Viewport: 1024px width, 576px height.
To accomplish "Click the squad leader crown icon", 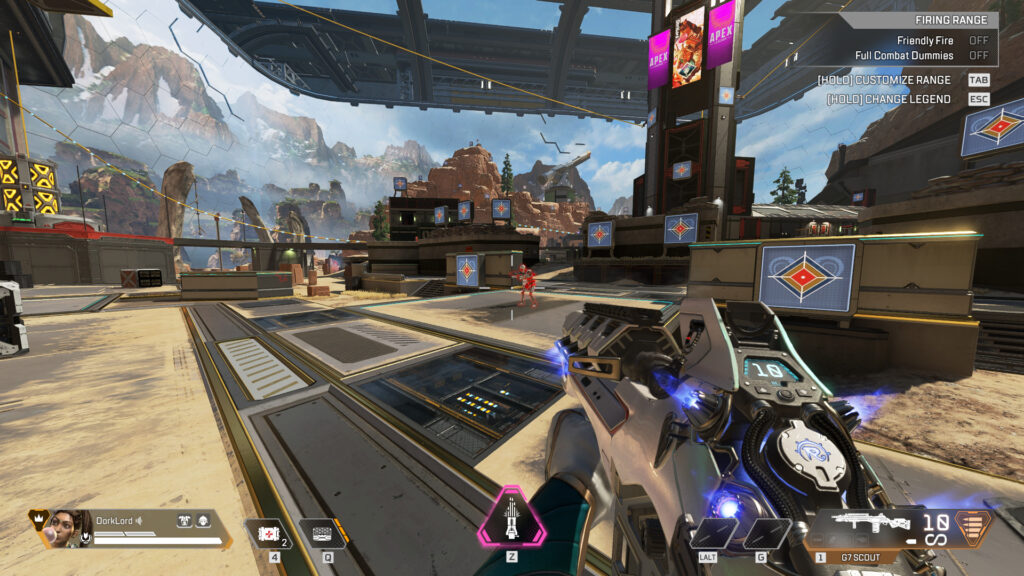I will click(x=37, y=518).
